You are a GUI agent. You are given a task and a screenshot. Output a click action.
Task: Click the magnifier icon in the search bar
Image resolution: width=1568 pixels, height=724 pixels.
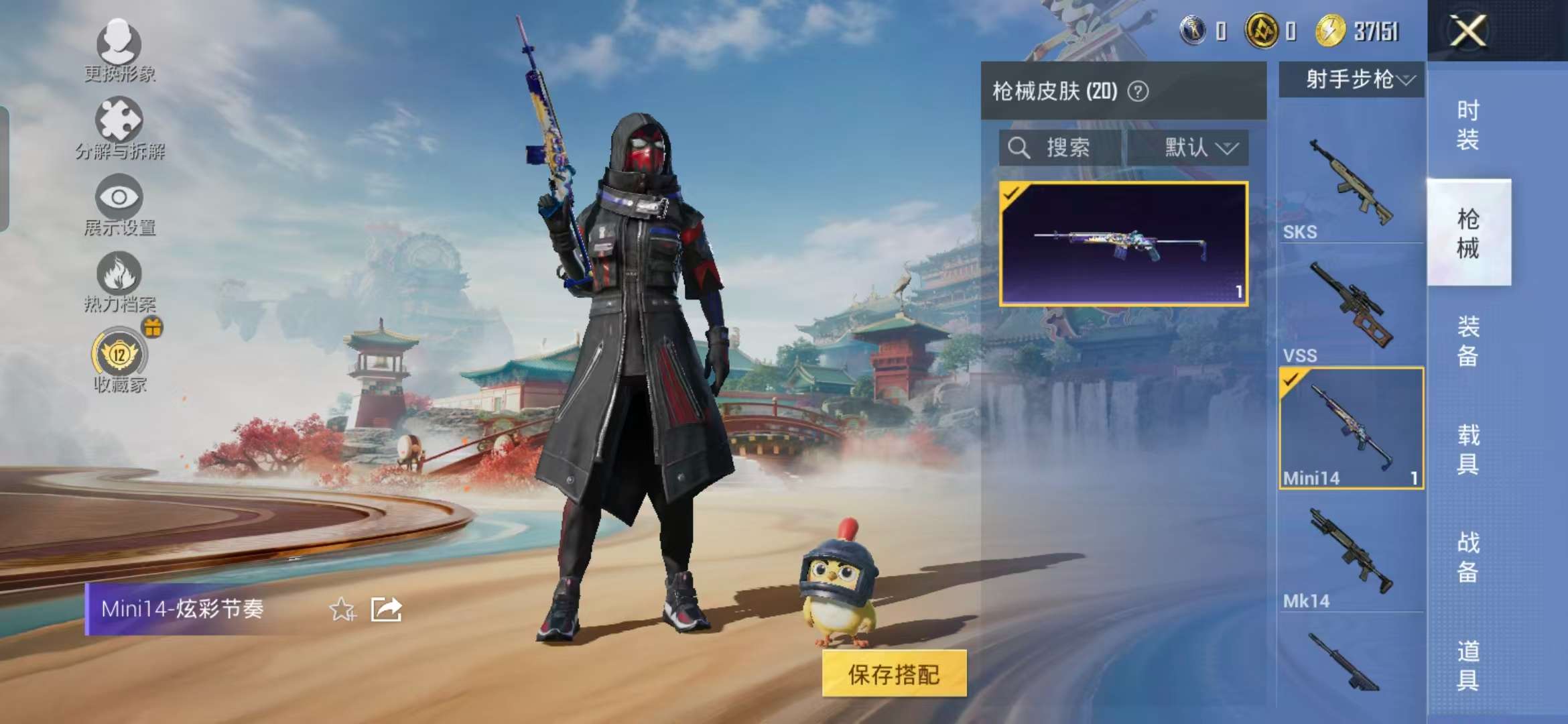point(1019,148)
